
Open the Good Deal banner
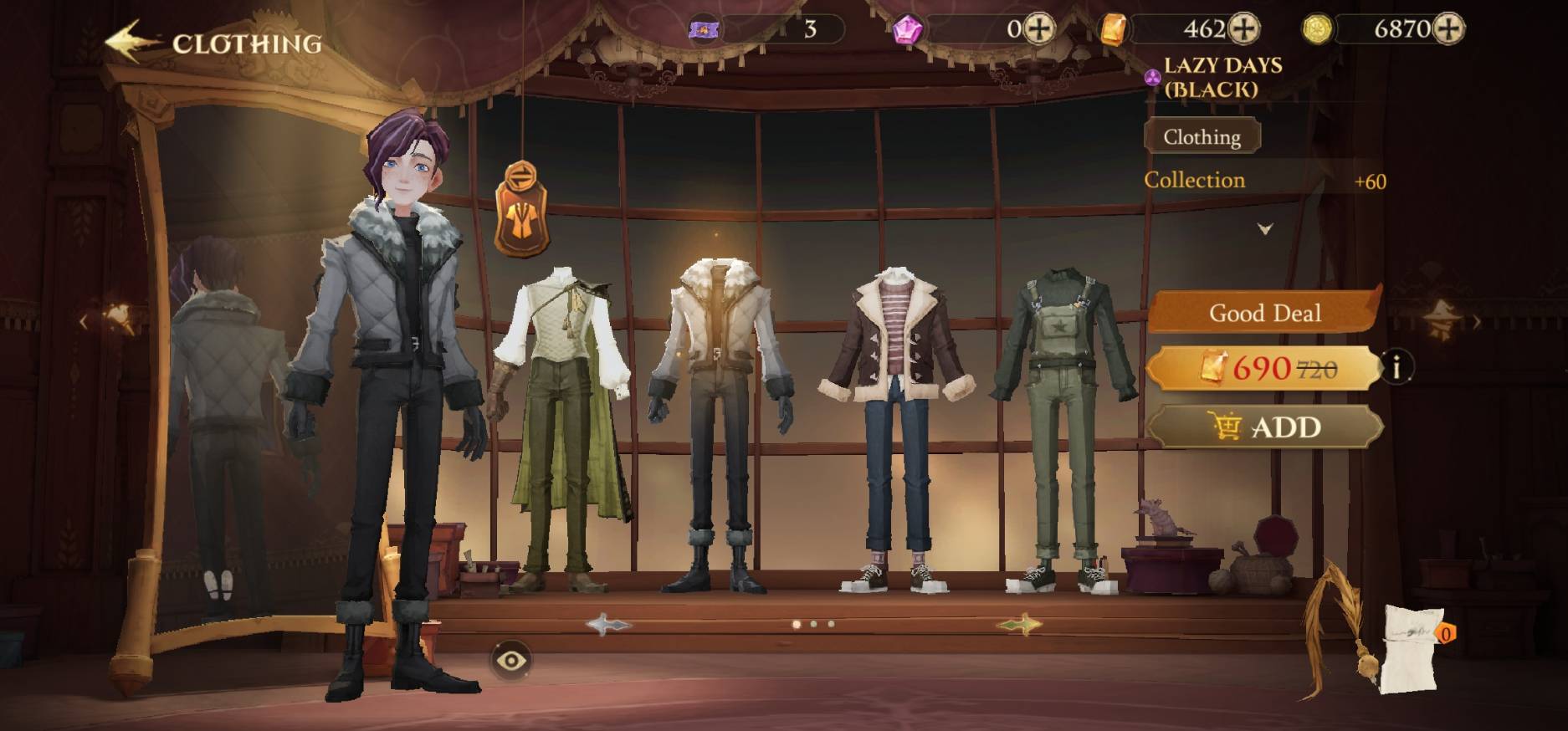1264,313
